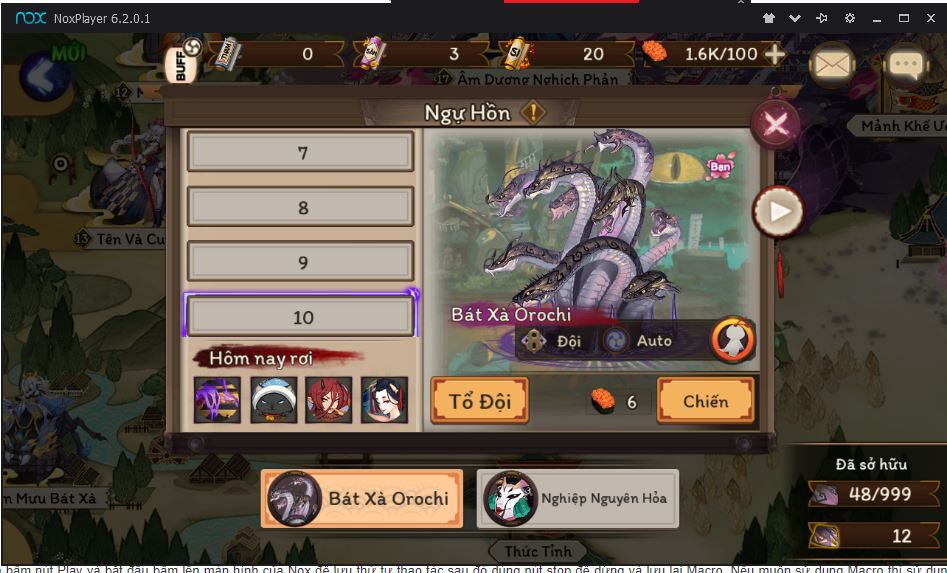The width and height of the screenshot is (947, 573).
Task: Click the round play arrow button
Action: [779, 211]
